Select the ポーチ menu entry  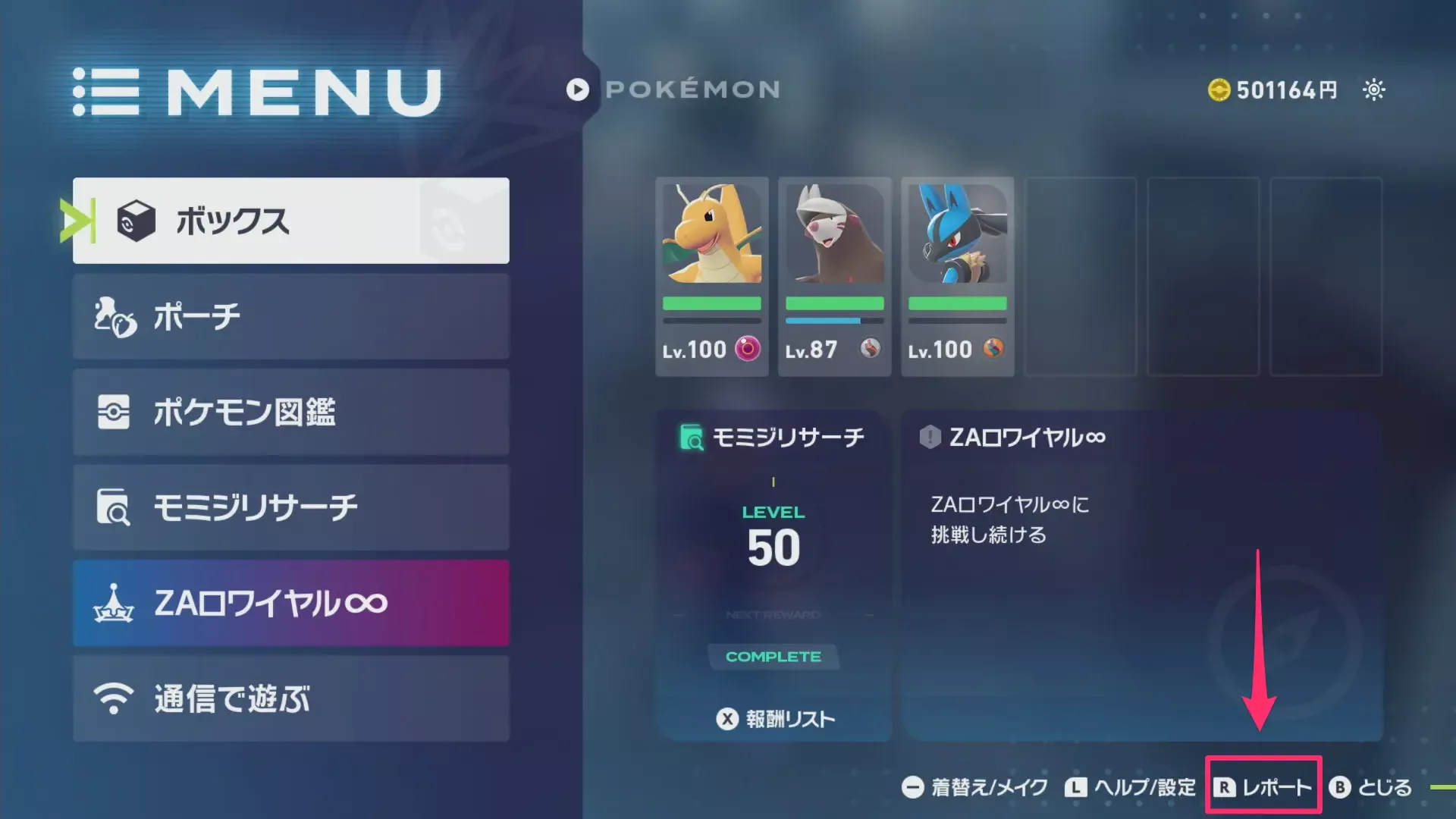(290, 317)
